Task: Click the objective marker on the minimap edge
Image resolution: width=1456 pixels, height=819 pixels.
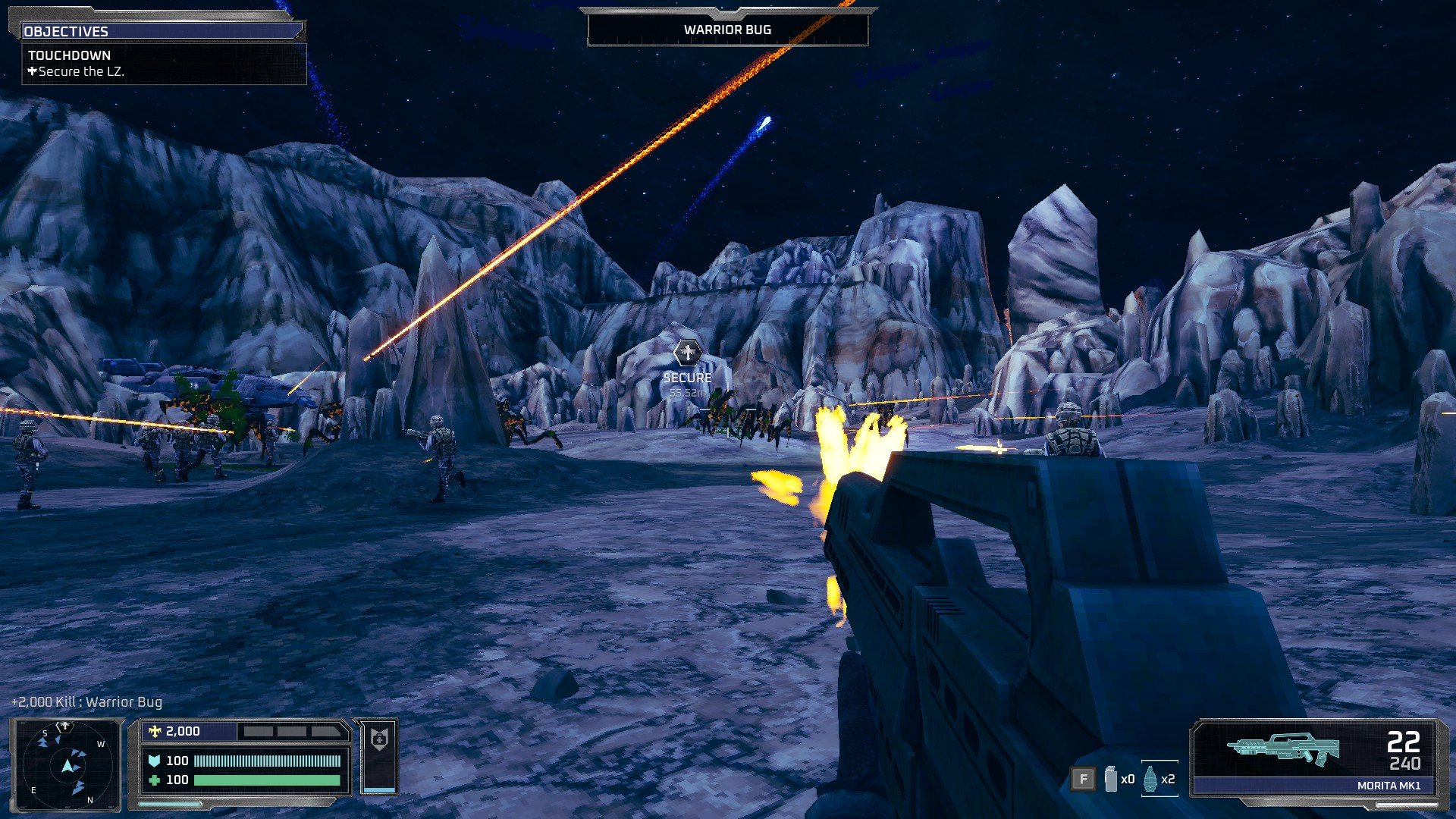Action: [x=66, y=726]
